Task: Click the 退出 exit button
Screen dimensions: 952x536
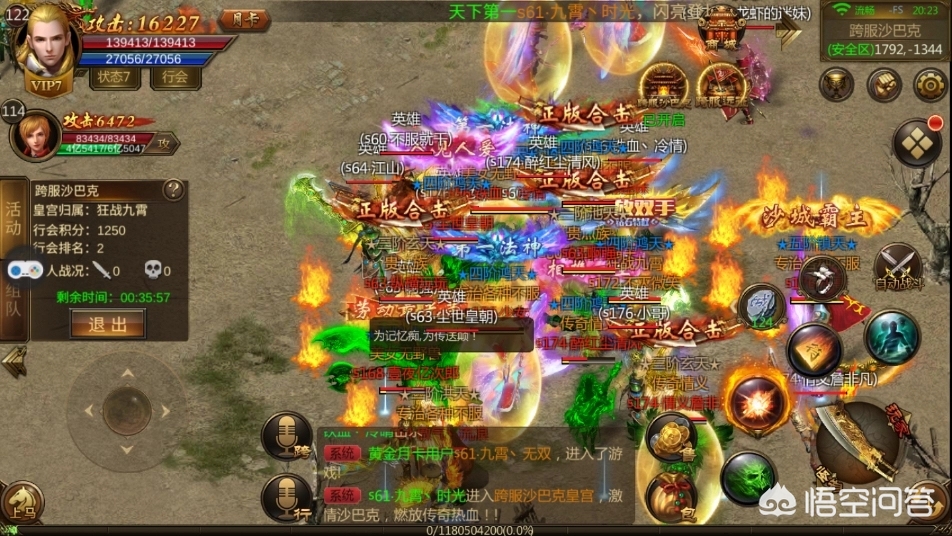Action: tap(107, 324)
